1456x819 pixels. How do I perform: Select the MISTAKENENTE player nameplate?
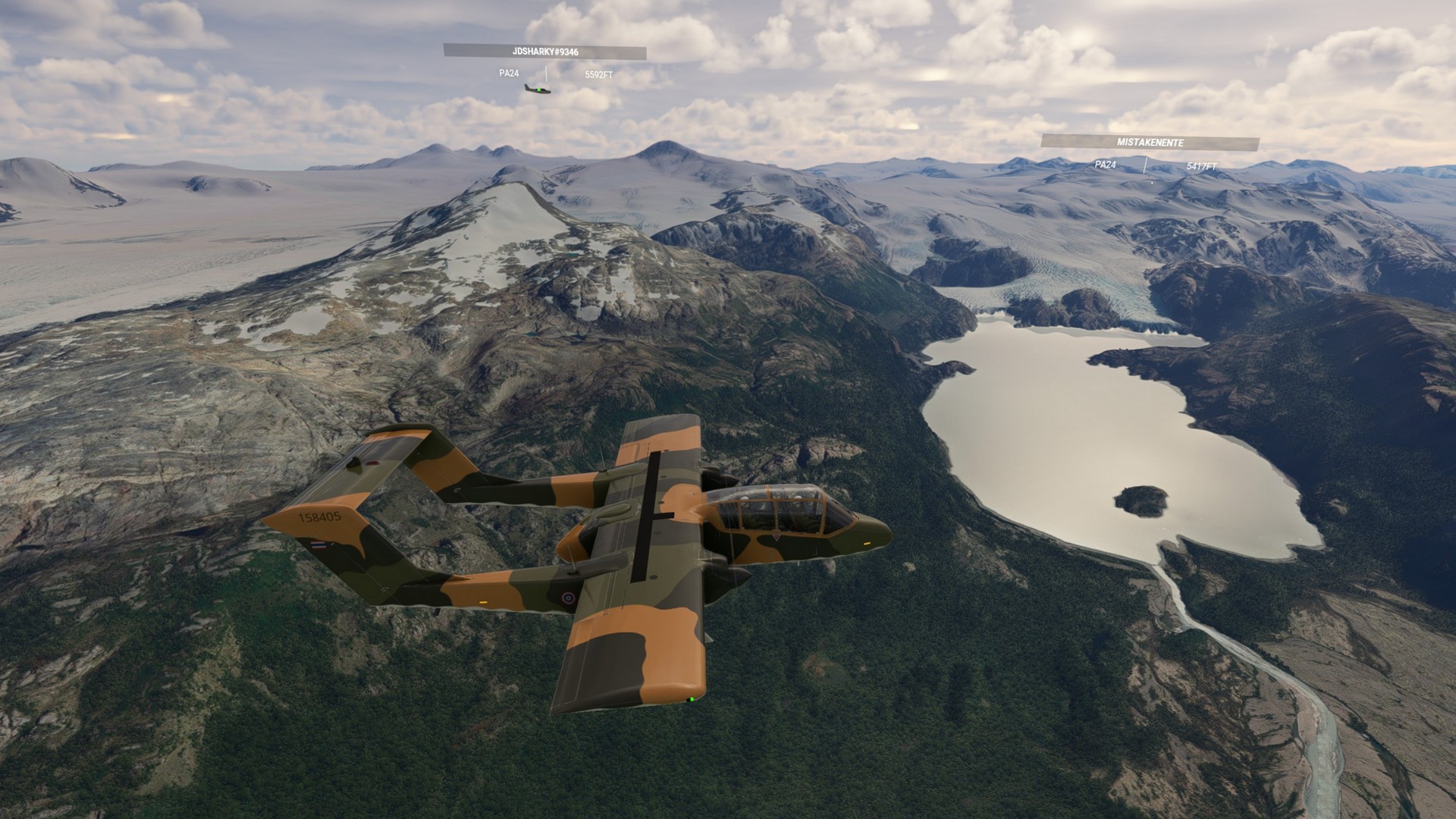point(1150,143)
